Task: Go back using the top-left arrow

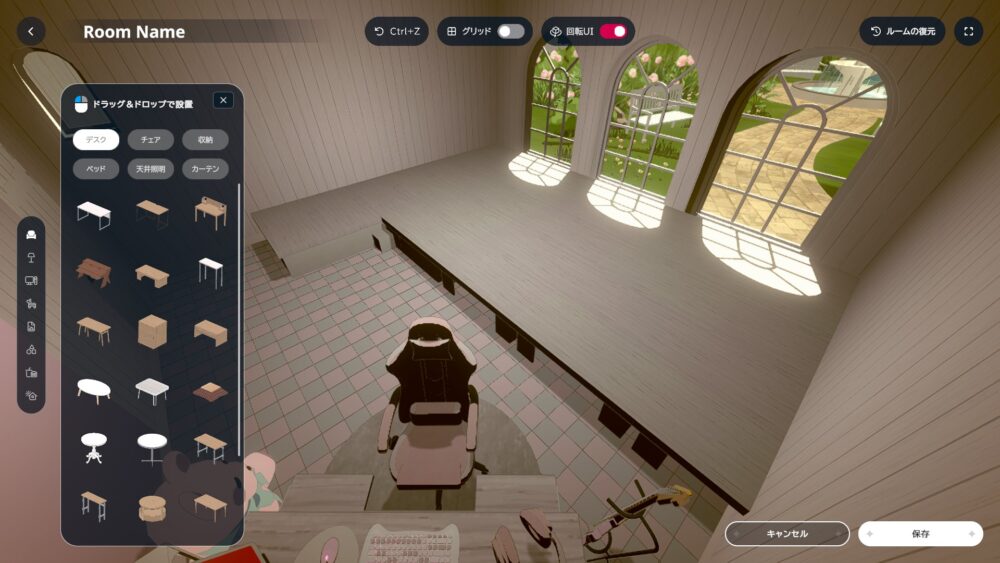Action: (x=31, y=31)
